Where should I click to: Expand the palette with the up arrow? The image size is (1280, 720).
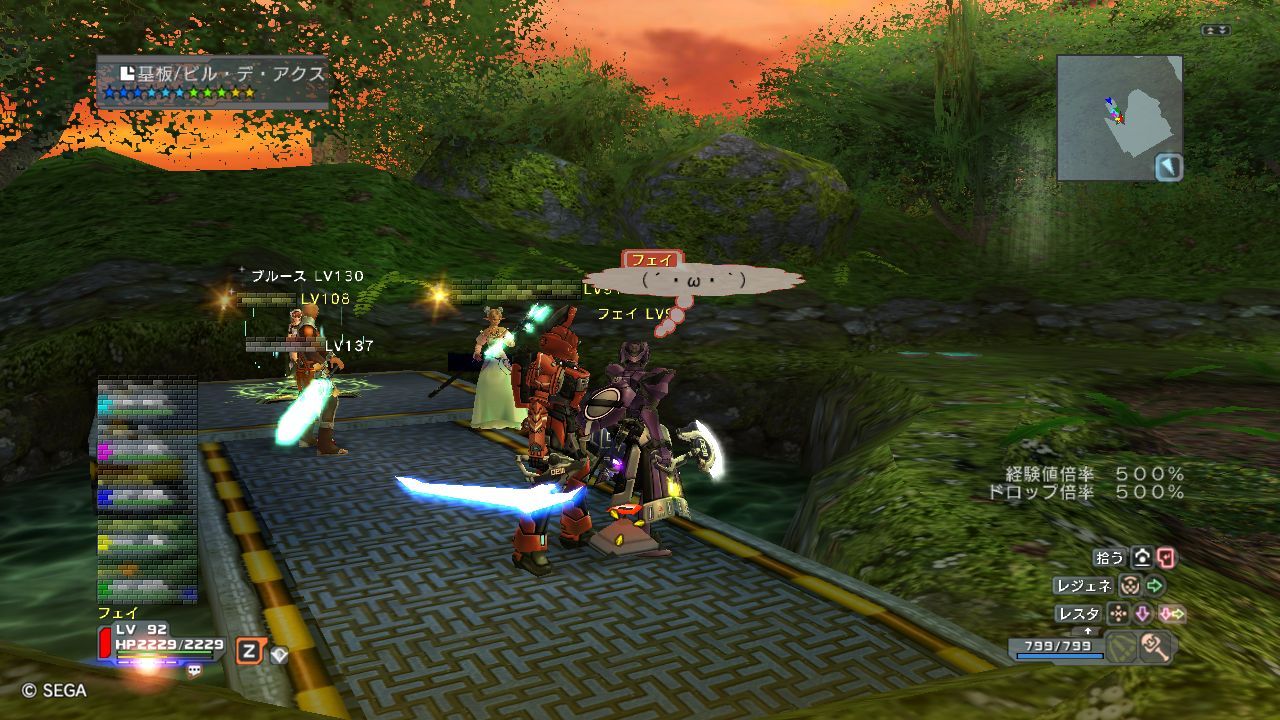point(1088,631)
